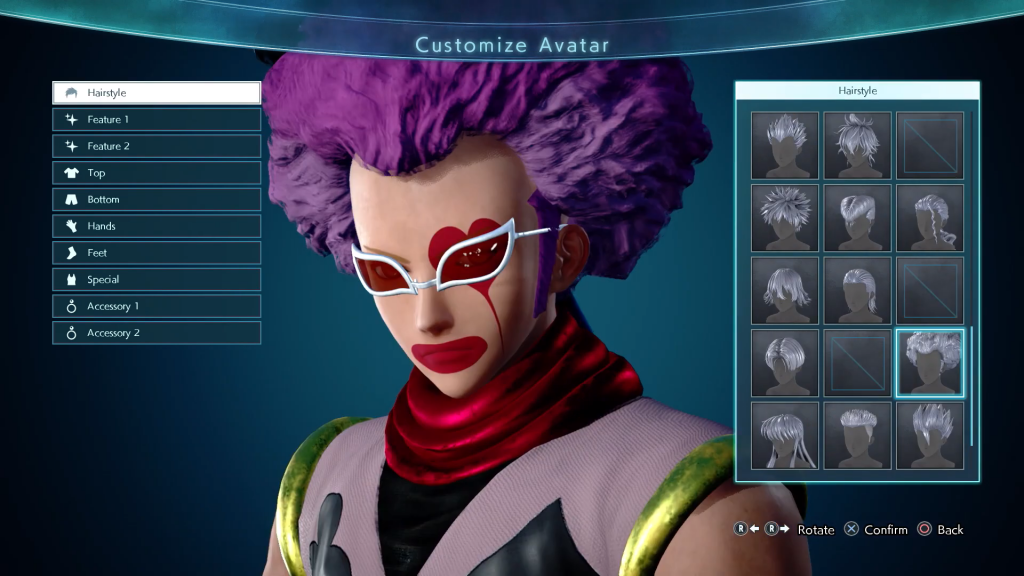Choose the slicked-back long hairstyle
Screen dimensions: 1024x576
point(858,290)
